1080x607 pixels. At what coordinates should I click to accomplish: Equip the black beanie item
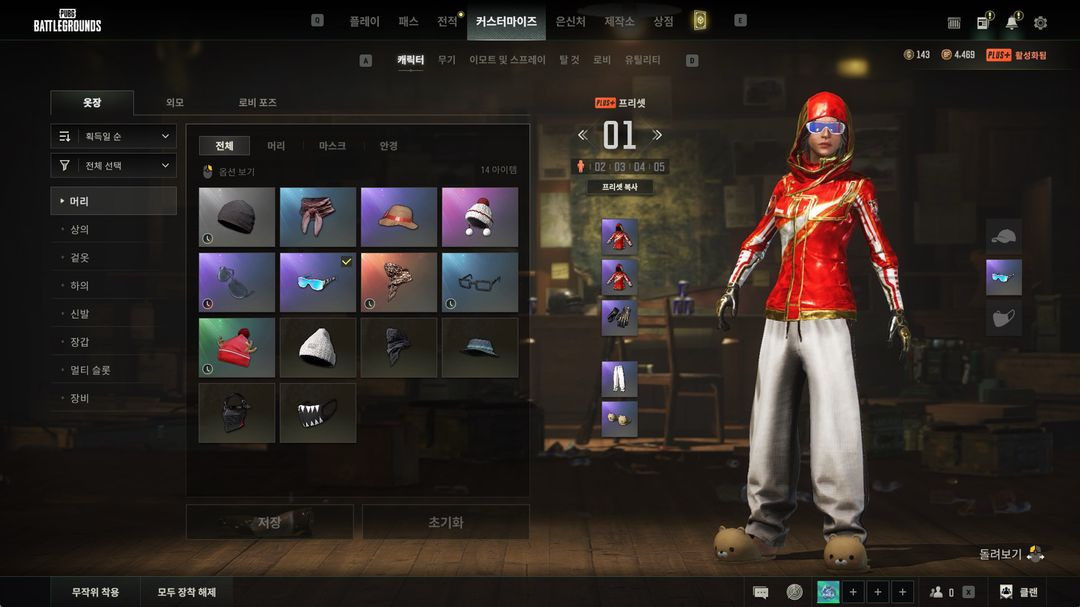click(237, 216)
